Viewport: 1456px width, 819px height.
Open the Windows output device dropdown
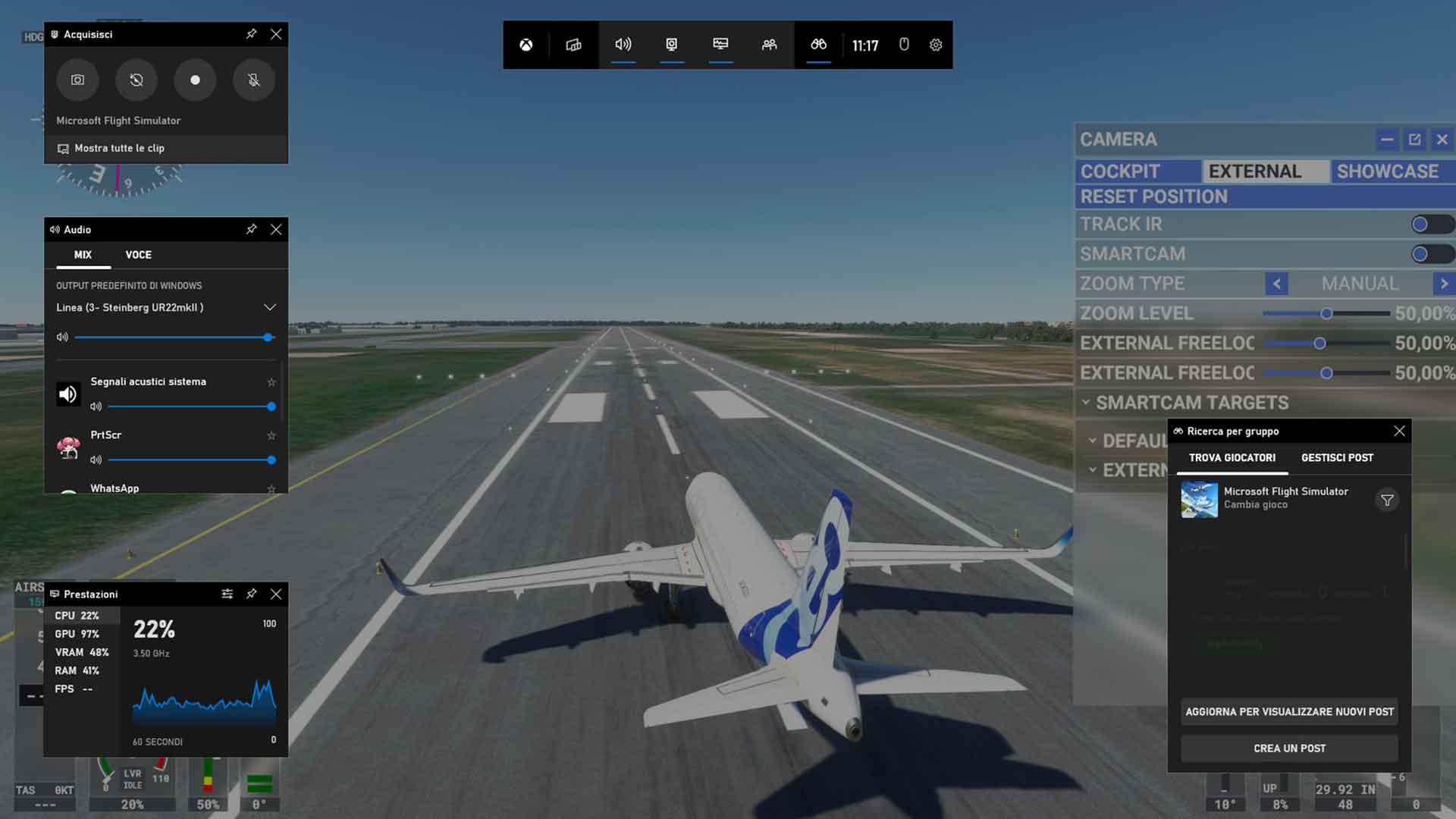269,307
